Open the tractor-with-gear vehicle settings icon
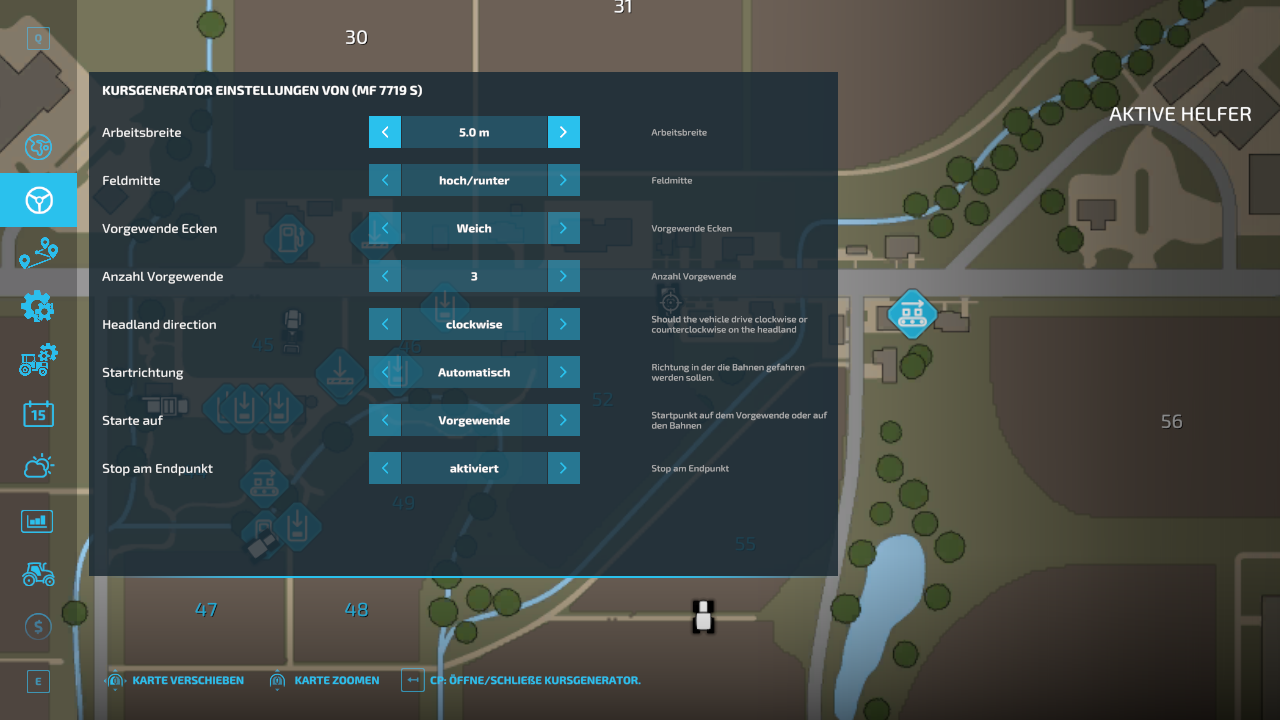Screen dimensions: 1280x720 click(38, 360)
